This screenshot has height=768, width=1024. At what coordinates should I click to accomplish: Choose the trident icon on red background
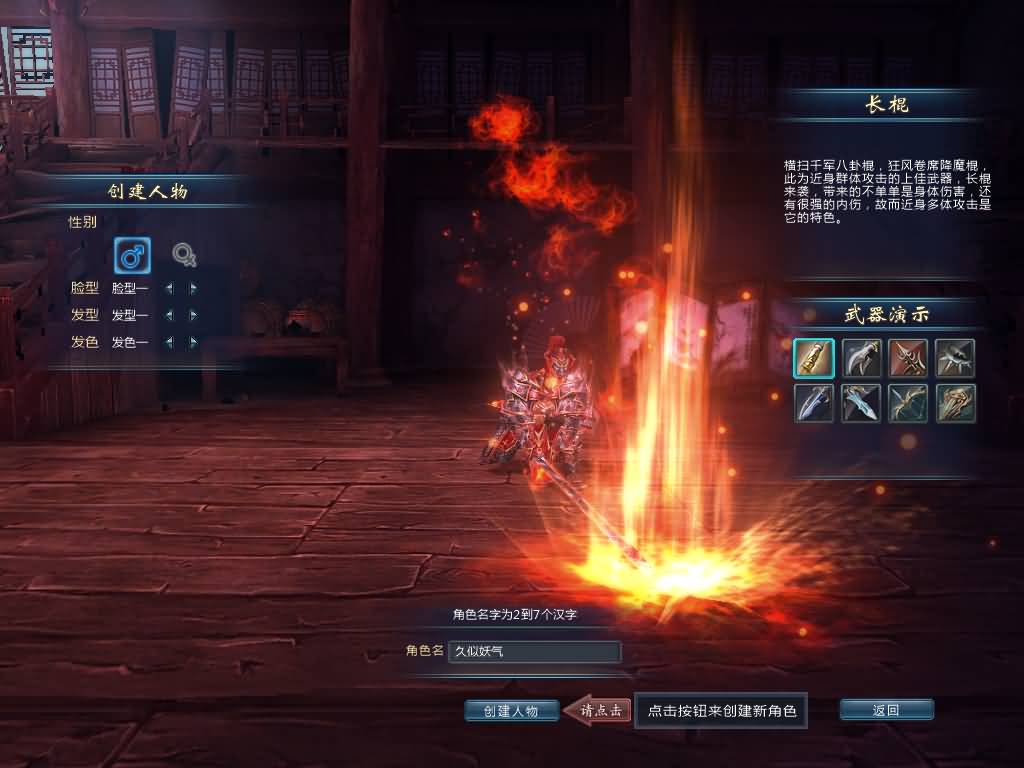[x=908, y=358]
